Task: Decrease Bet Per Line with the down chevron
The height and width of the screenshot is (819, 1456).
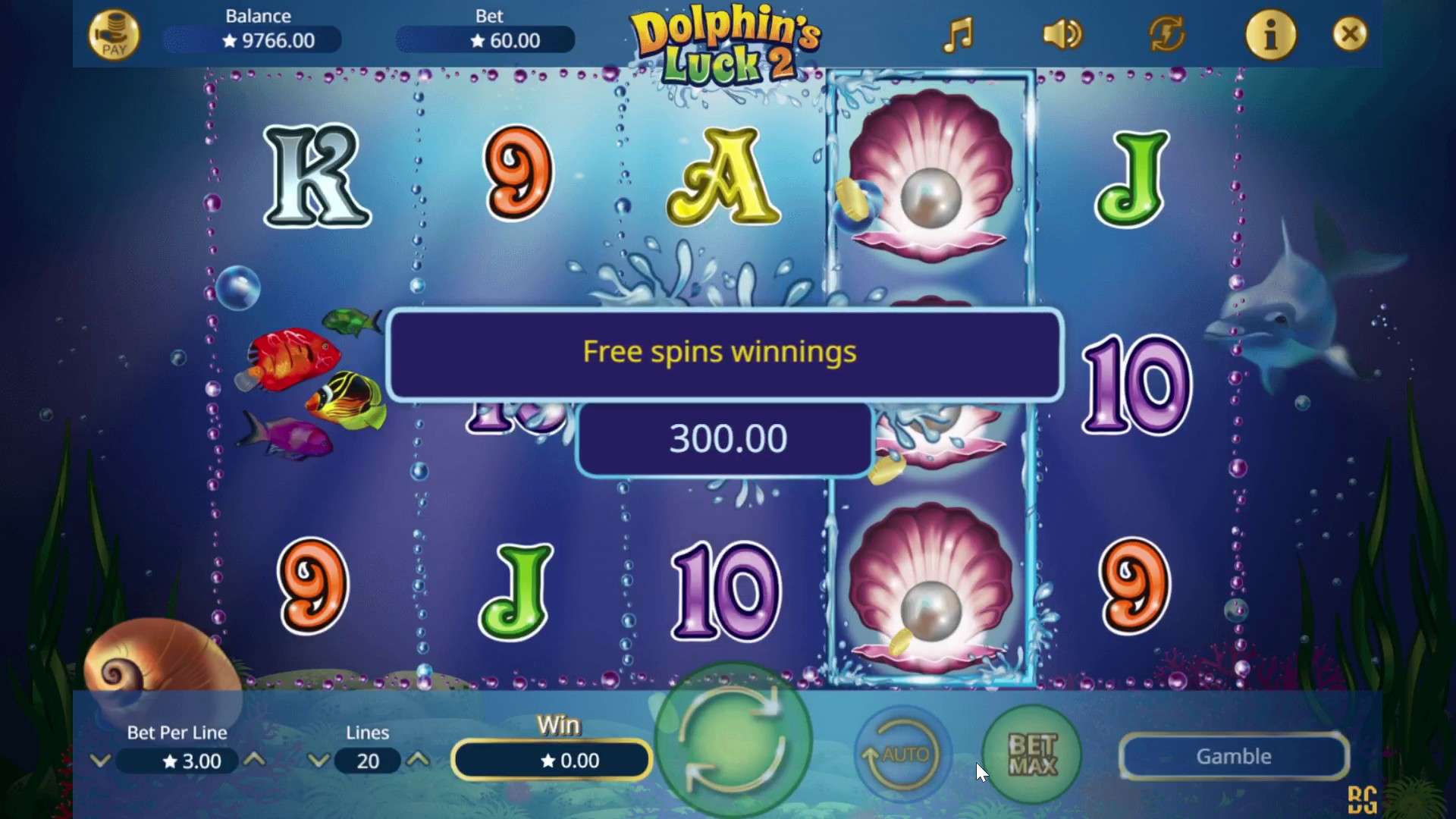Action: tap(101, 761)
